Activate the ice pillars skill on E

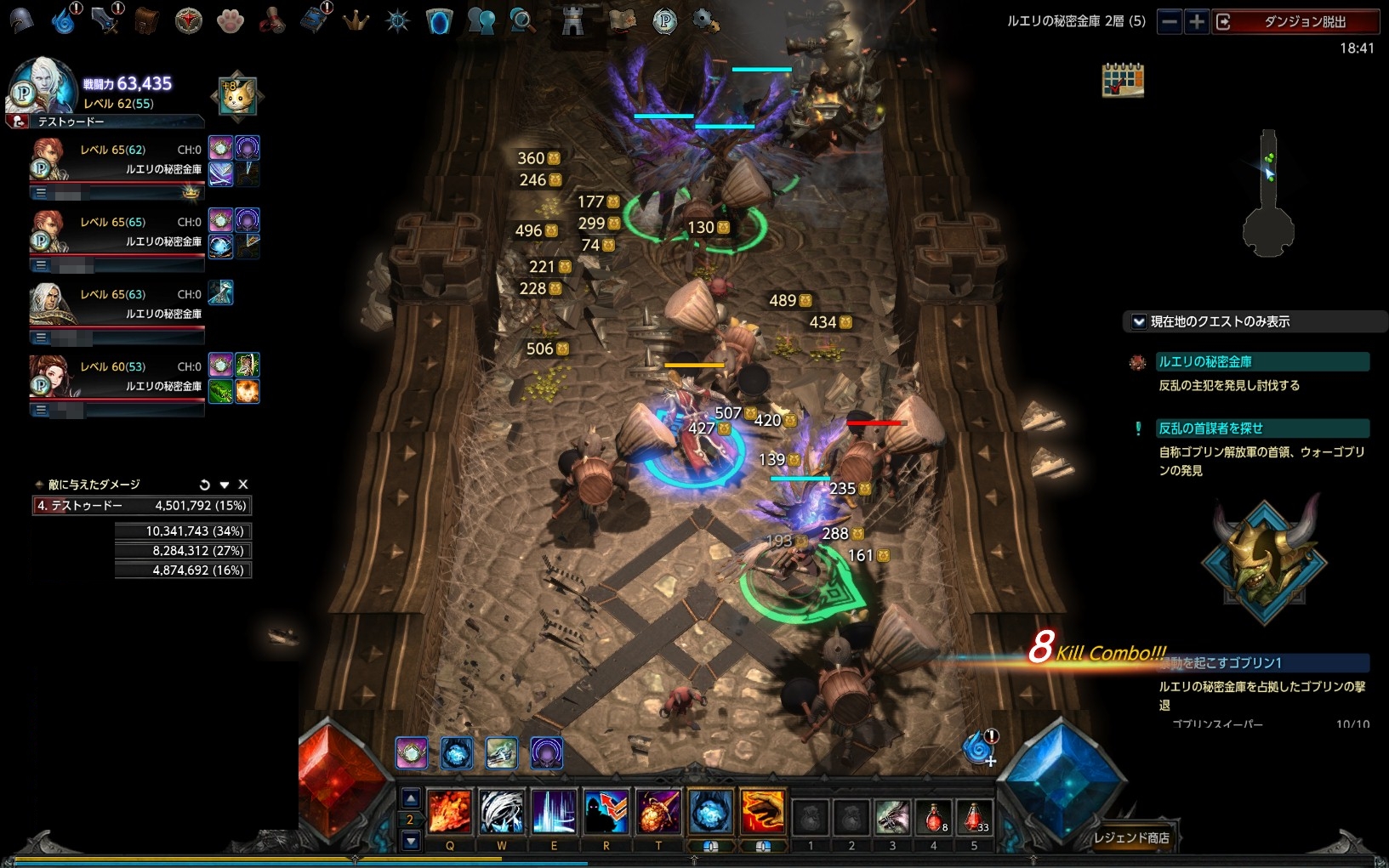555,812
